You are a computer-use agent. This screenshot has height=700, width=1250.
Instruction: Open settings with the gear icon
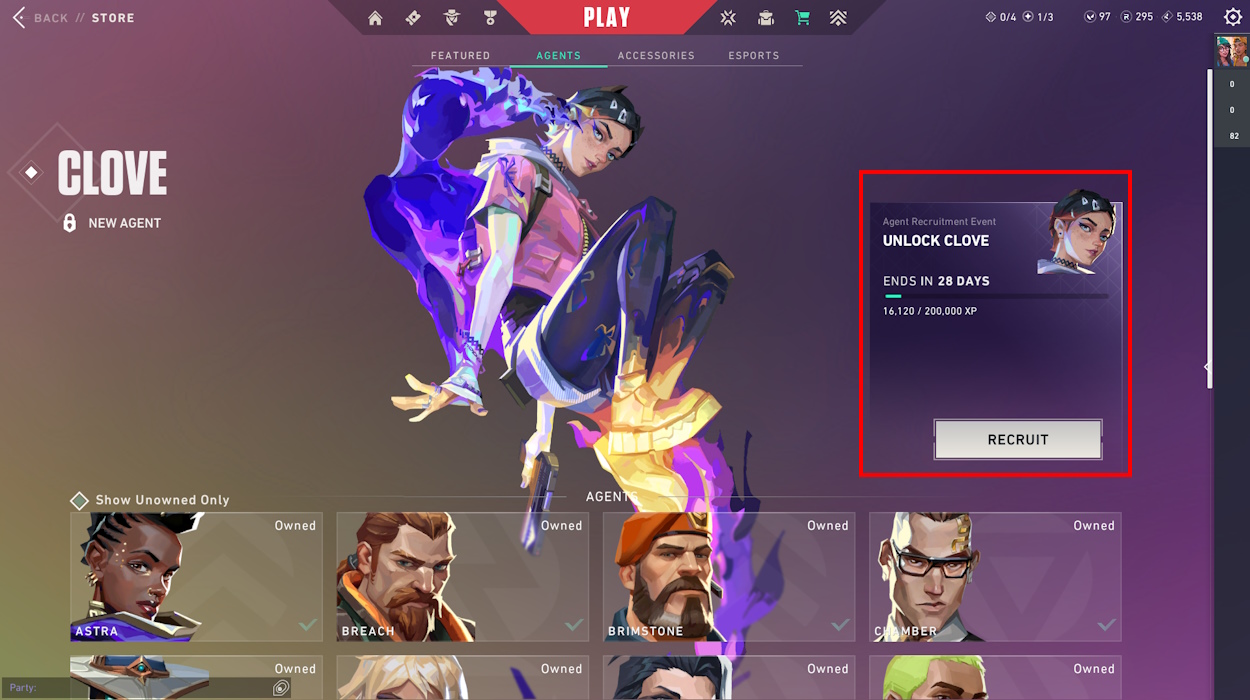pos(1233,17)
